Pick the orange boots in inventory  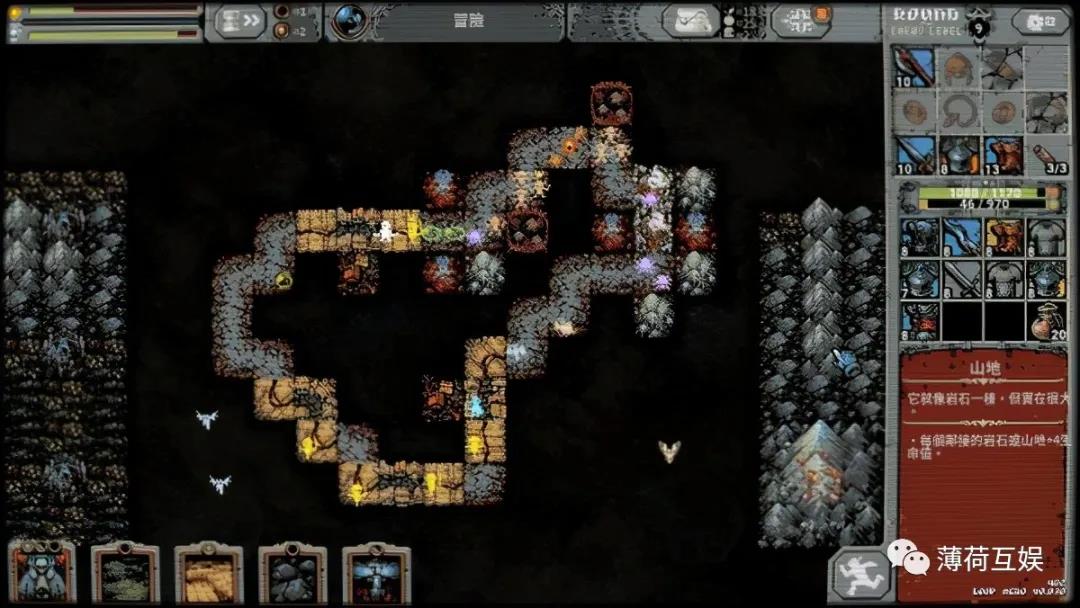coord(1004,237)
